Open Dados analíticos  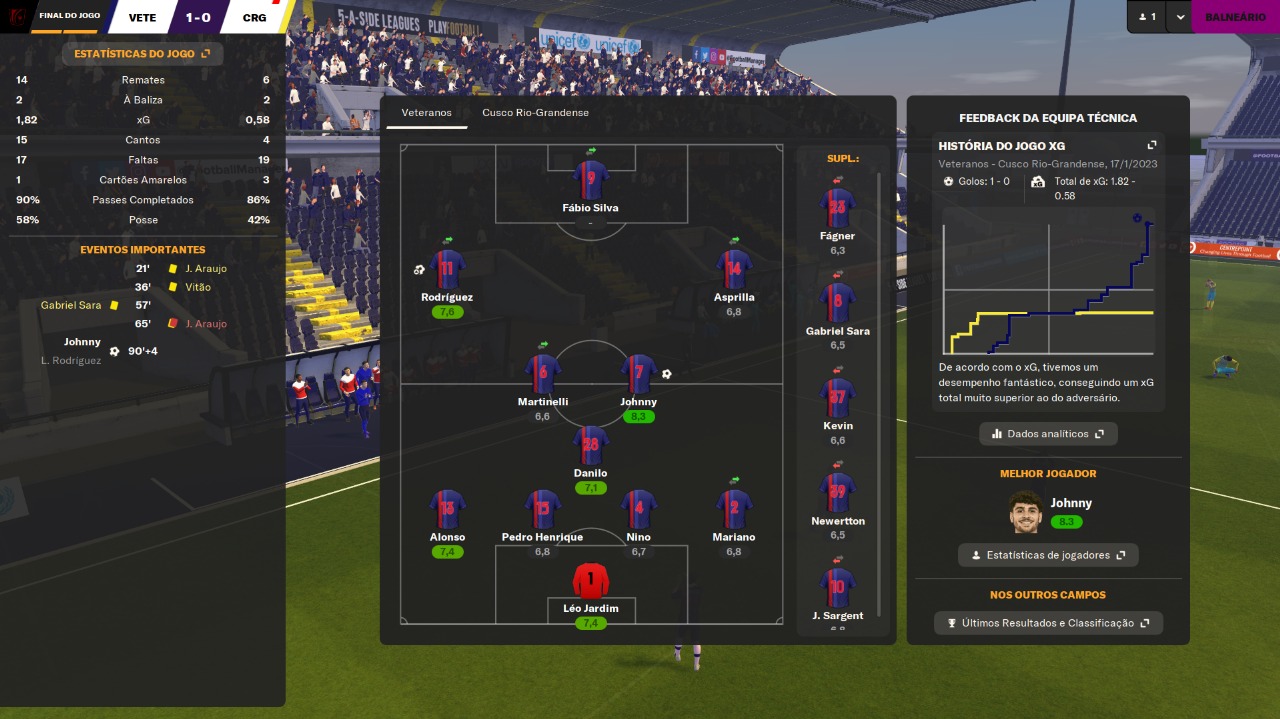pyautogui.click(x=1048, y=434)
